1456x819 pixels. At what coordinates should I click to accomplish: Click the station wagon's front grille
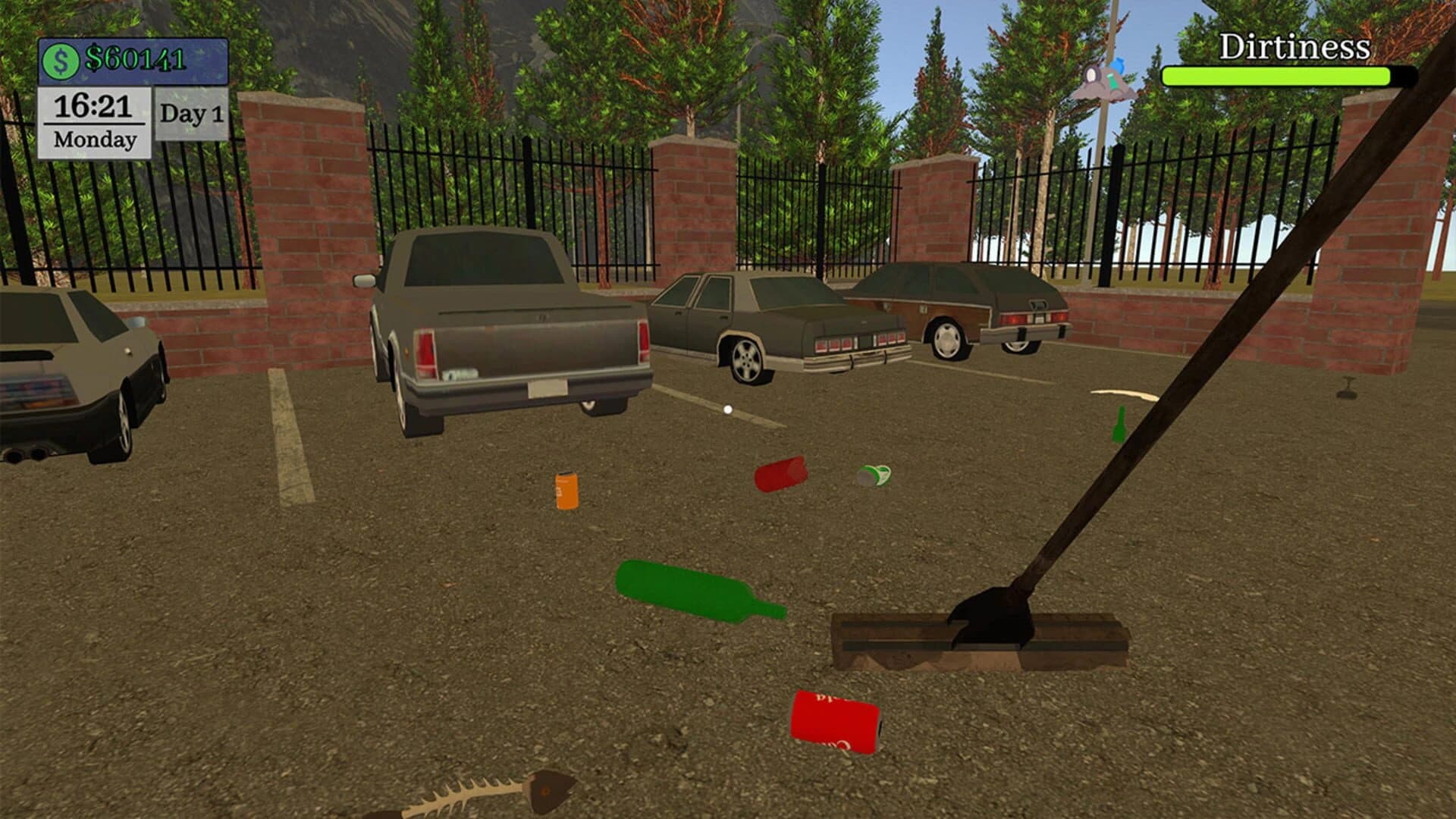point(1031,318)
